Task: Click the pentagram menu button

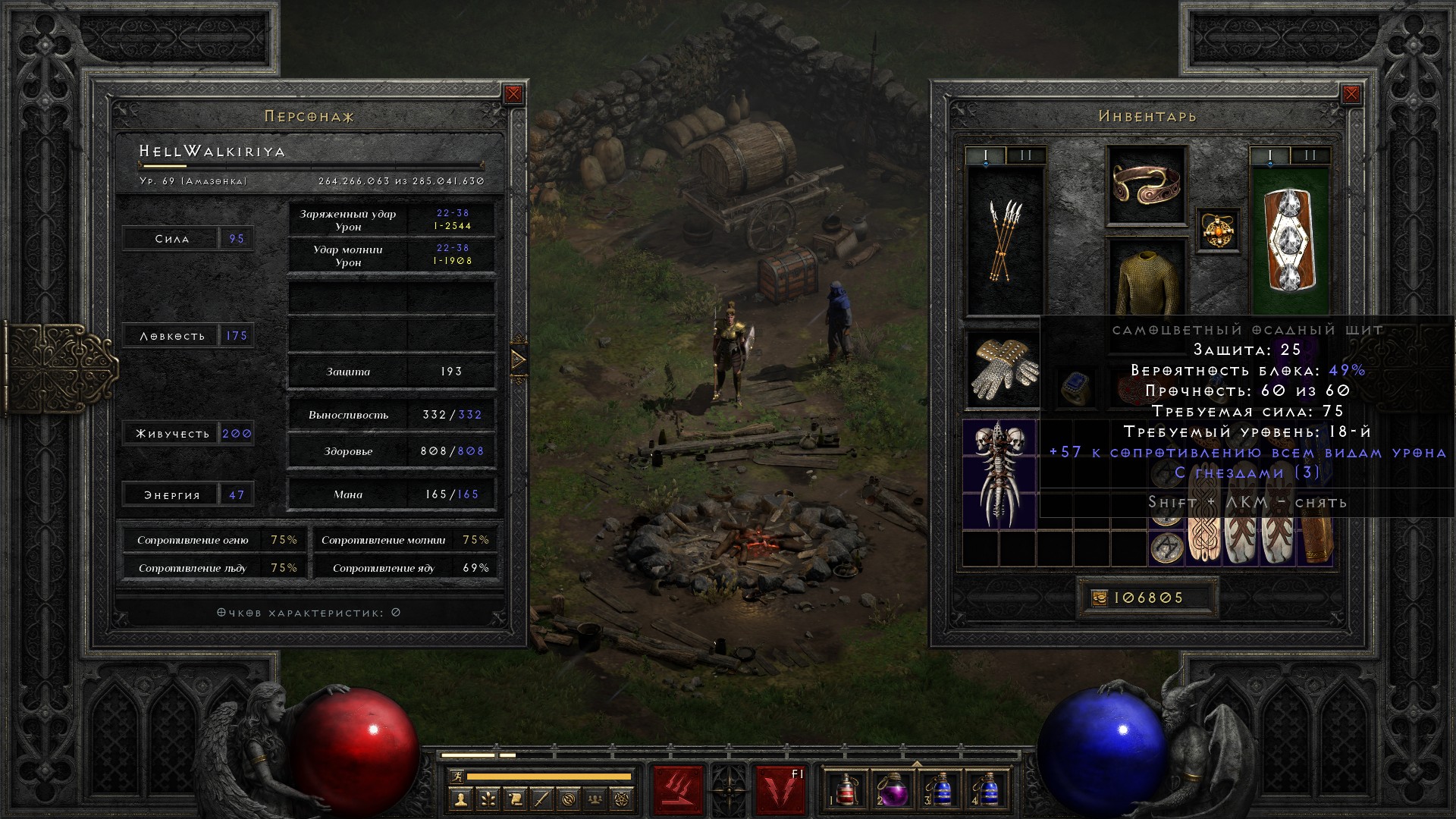Action: coord(622,799)
